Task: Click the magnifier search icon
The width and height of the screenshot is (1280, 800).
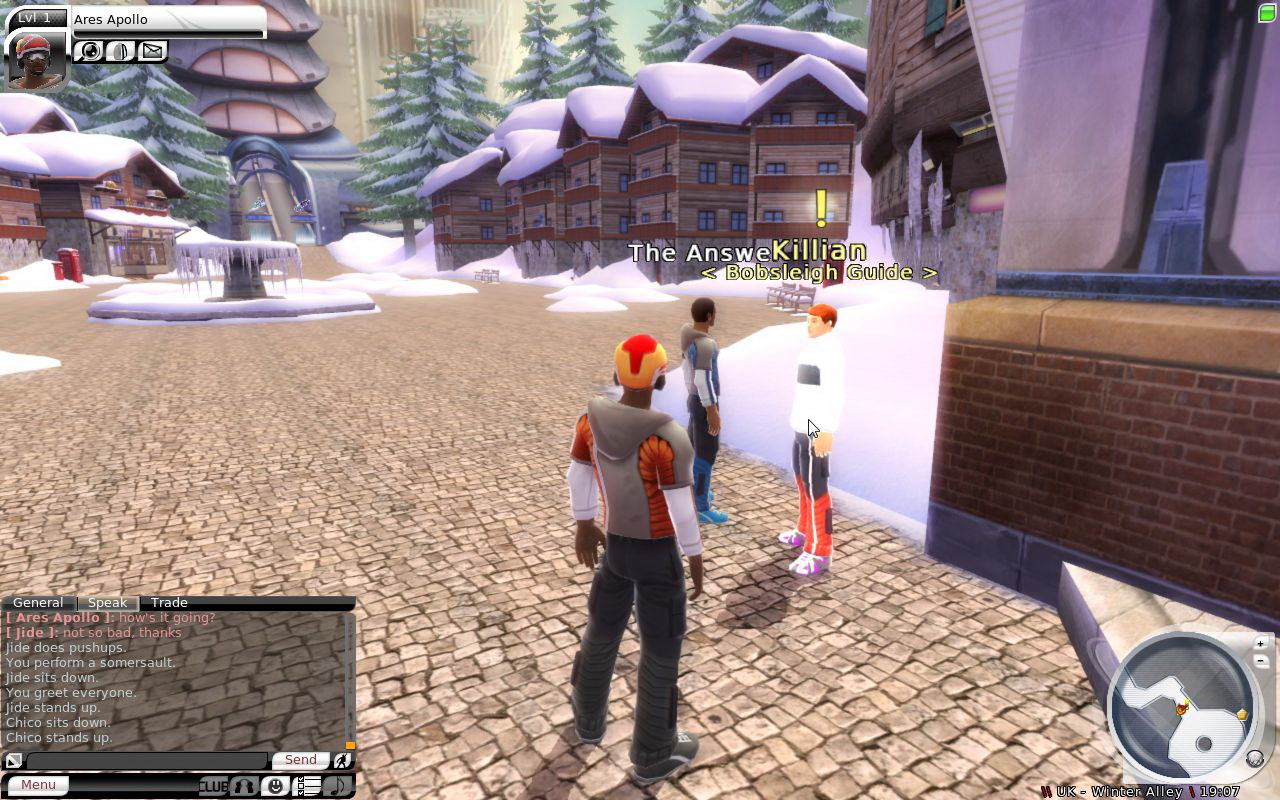Action: [x=90, y=50]
